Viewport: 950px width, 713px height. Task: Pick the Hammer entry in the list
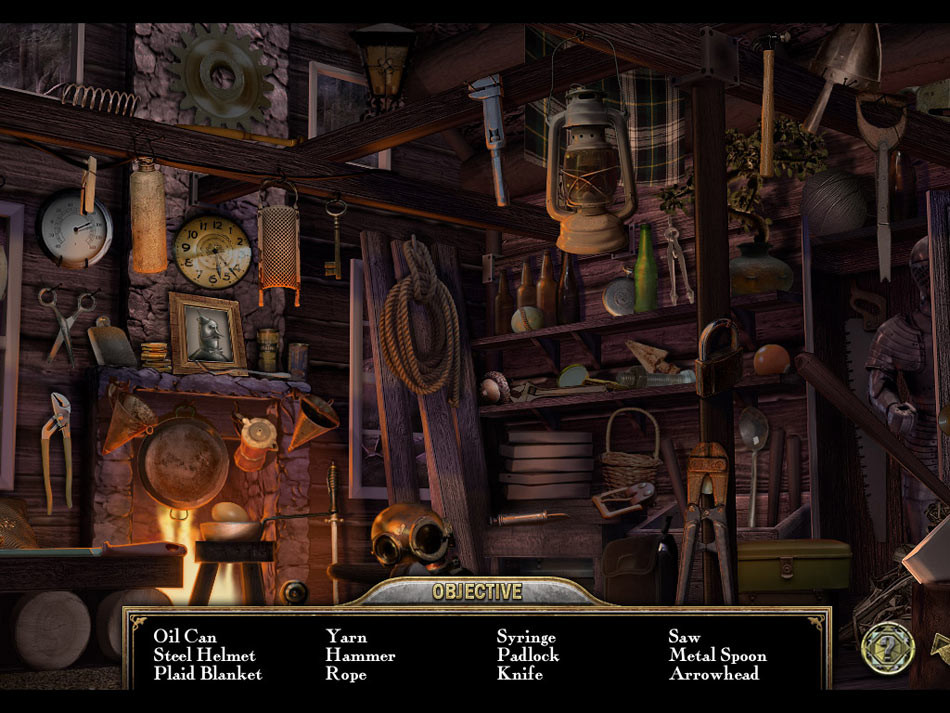click(360, 656)
